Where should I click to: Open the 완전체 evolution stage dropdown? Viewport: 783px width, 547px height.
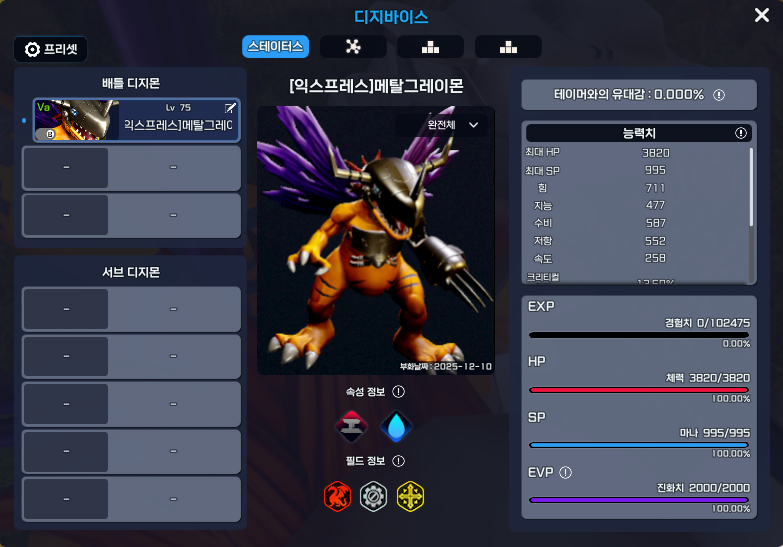pos(453,125)
